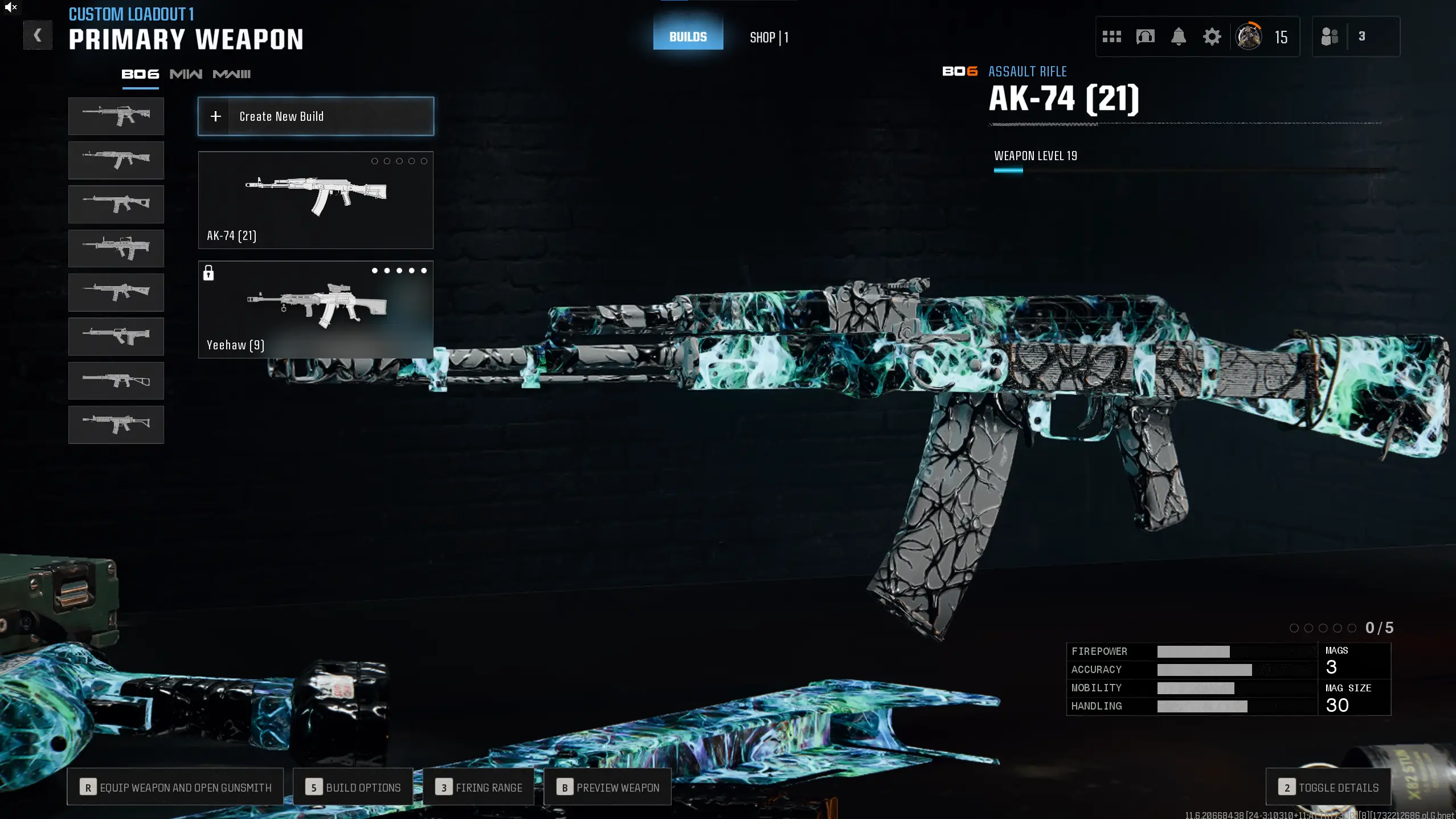Open the apps grid menu icon
This screenshot has width=1456, height=819.
[x=1112, y=36]
